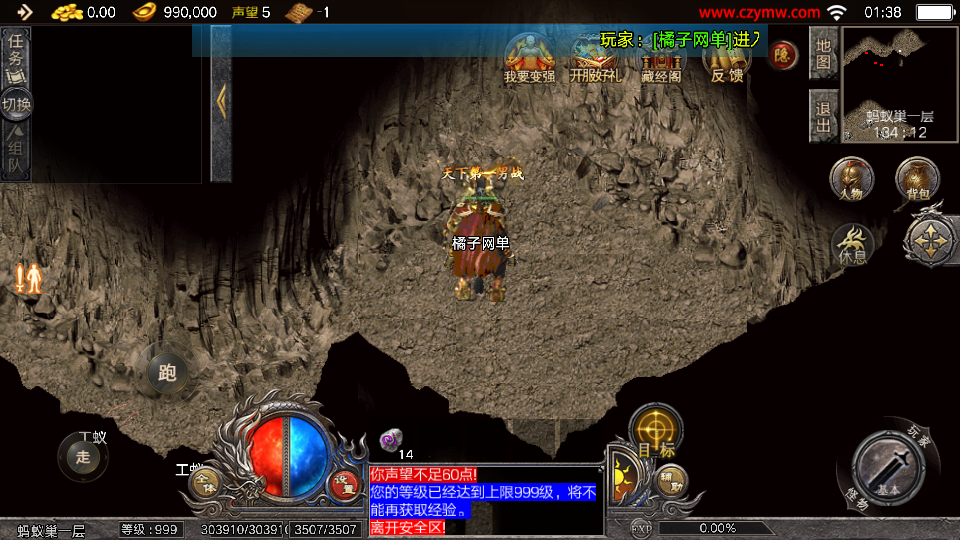
Task: Toggle the 走 walk button
Action: [83, 457]
